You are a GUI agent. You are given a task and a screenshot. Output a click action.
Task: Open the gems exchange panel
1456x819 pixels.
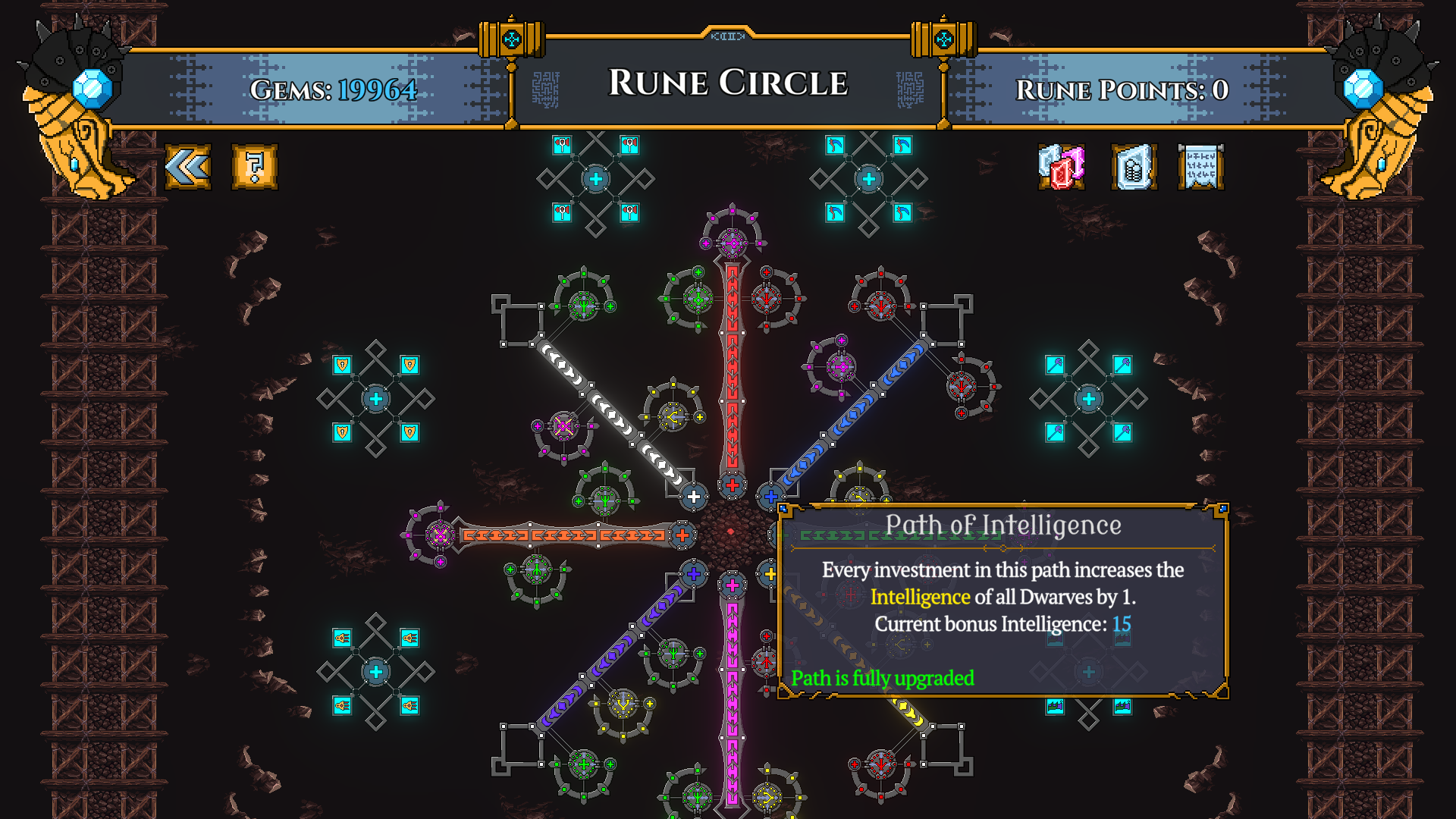(1060, 165)
